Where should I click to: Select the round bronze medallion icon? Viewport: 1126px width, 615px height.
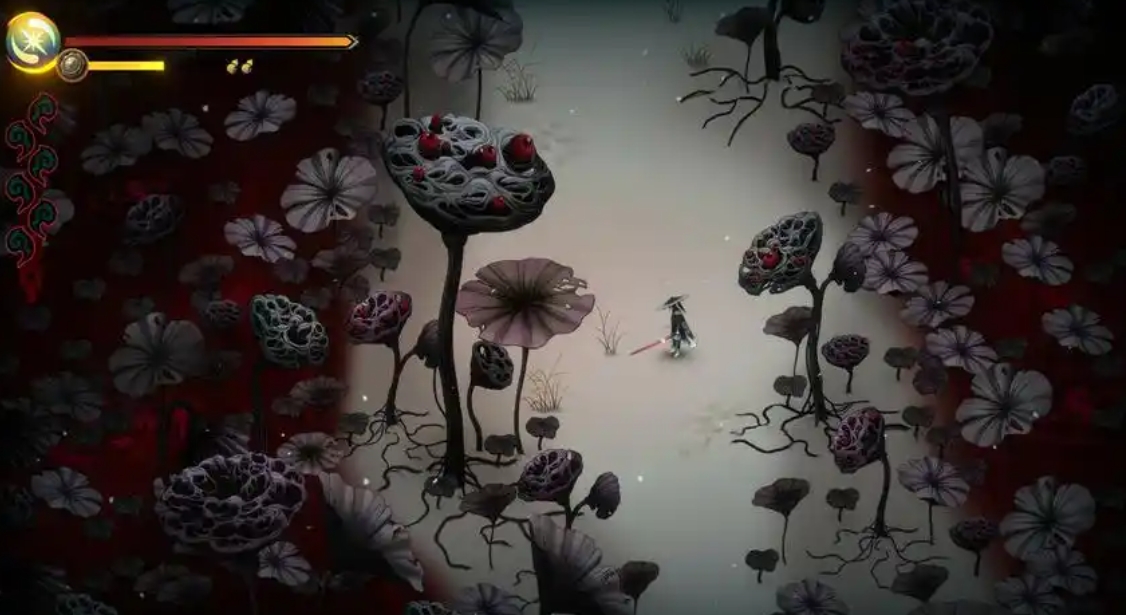pyautogui.click(x=72, y=65)
